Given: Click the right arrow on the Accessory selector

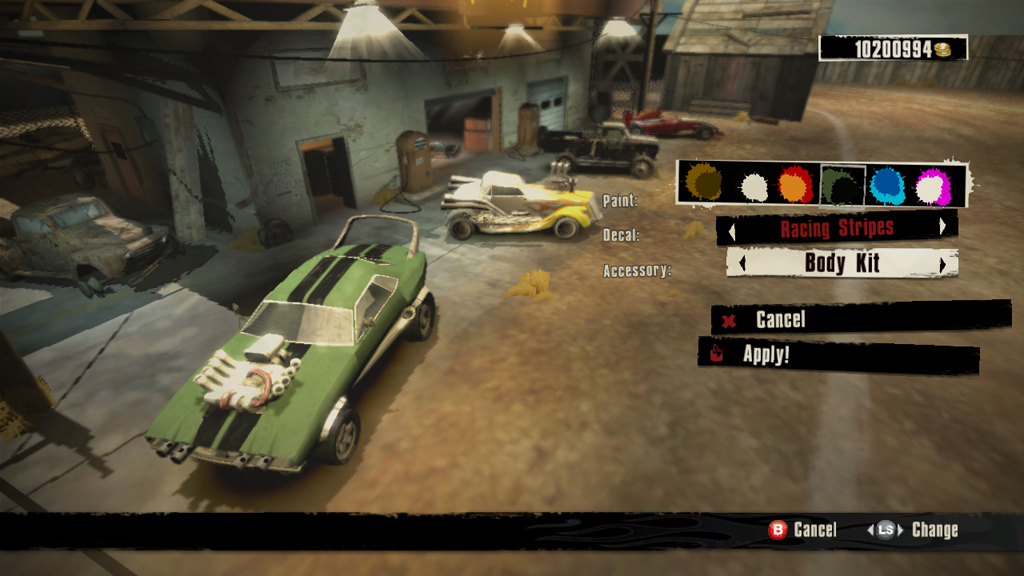Looking at the screenshot, I should point(942,264).
